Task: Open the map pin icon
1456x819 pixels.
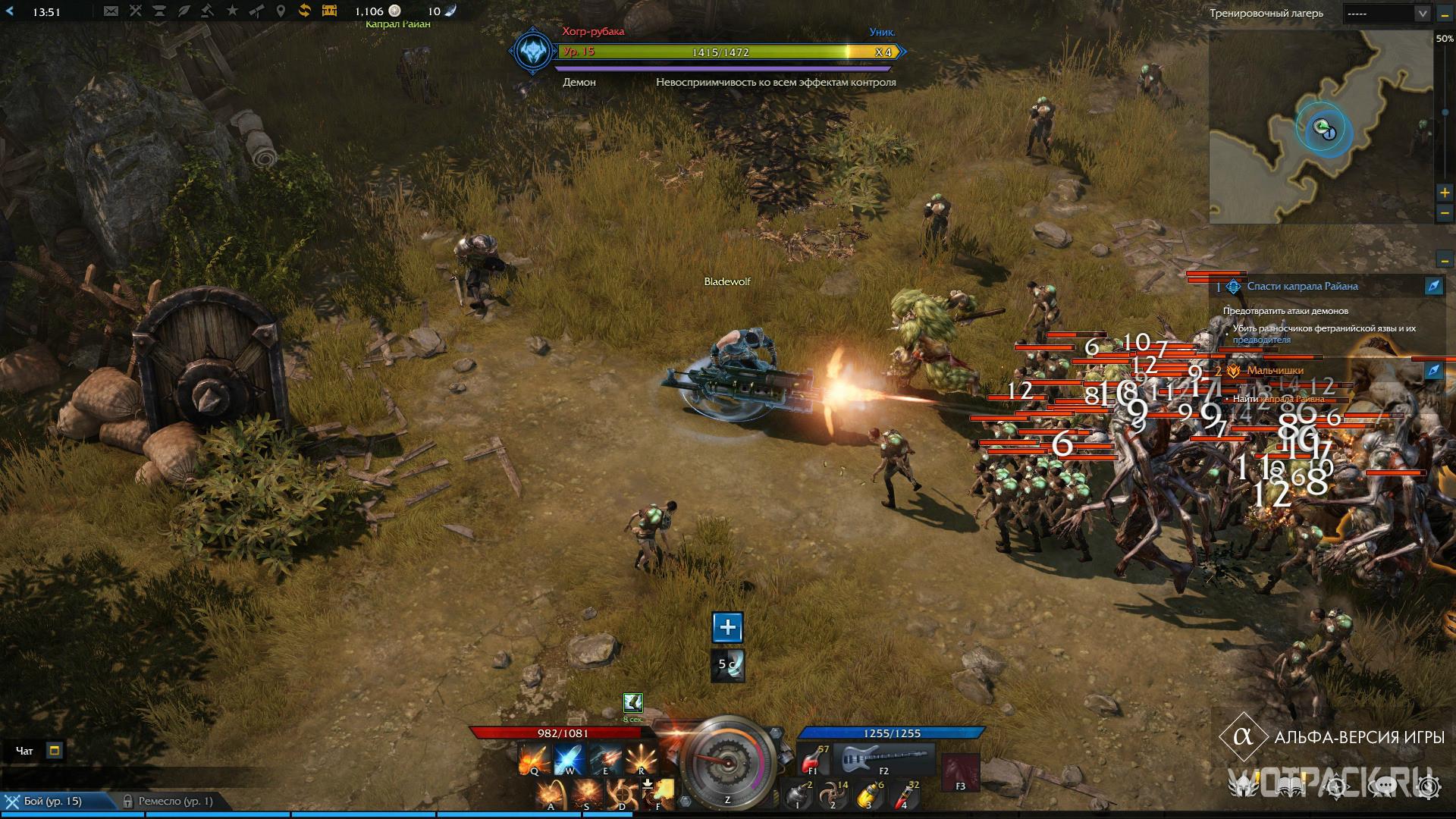Action: (281, 11)
